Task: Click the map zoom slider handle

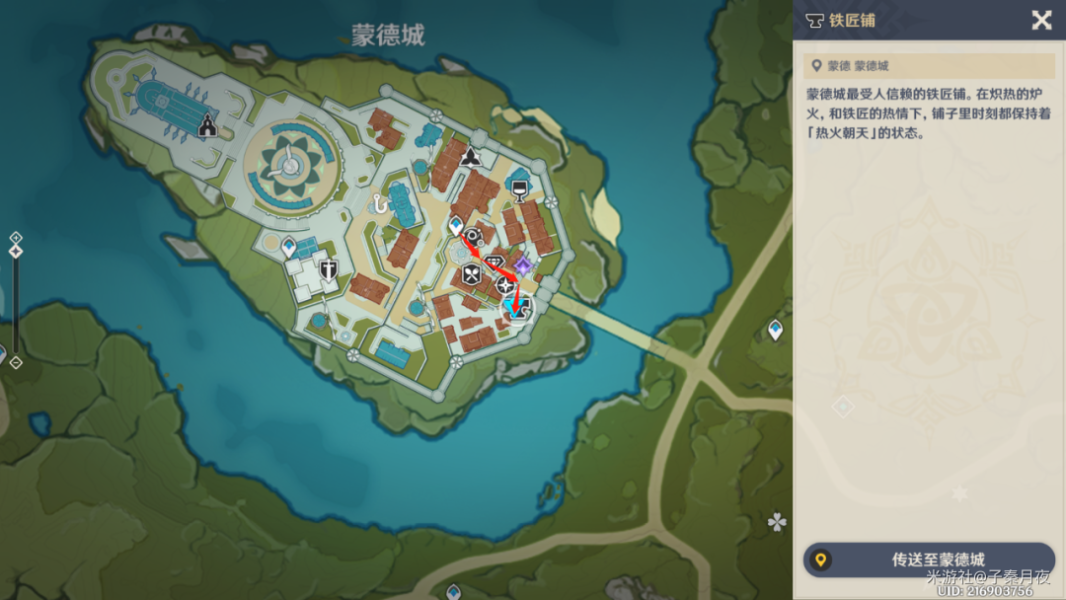Action: coord(16,251)
